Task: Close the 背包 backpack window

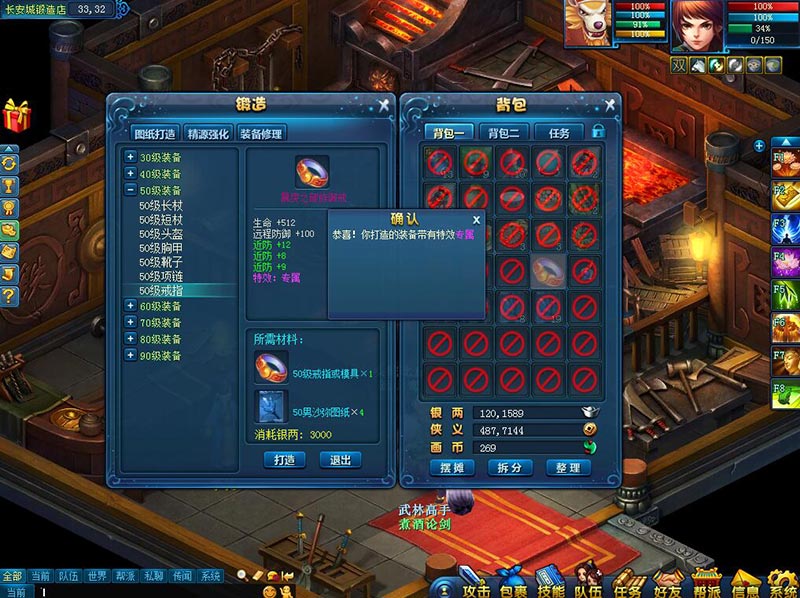Action: click(x=608, y=104)
